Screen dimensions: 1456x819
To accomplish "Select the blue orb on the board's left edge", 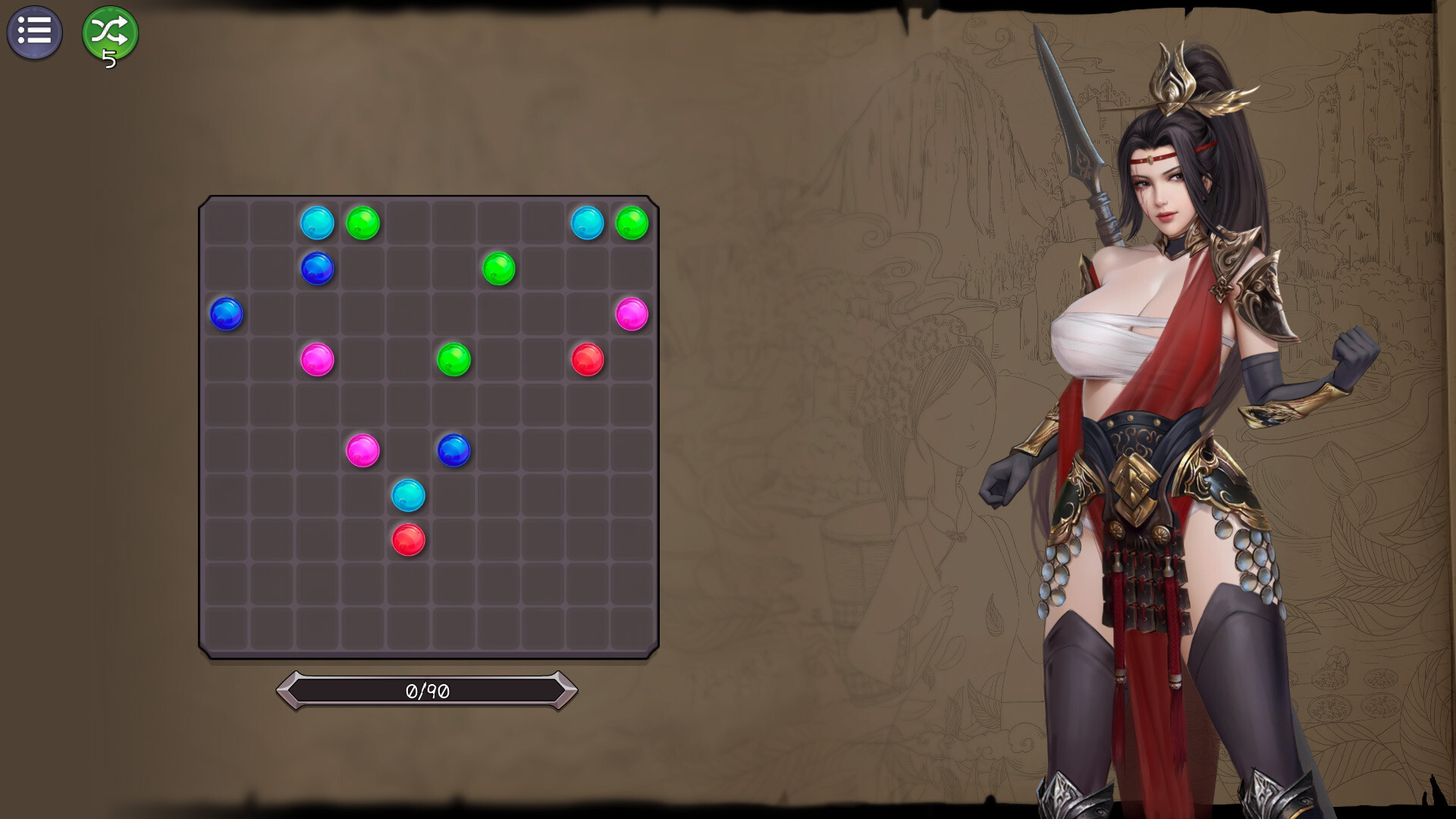I will pos(228,313).
